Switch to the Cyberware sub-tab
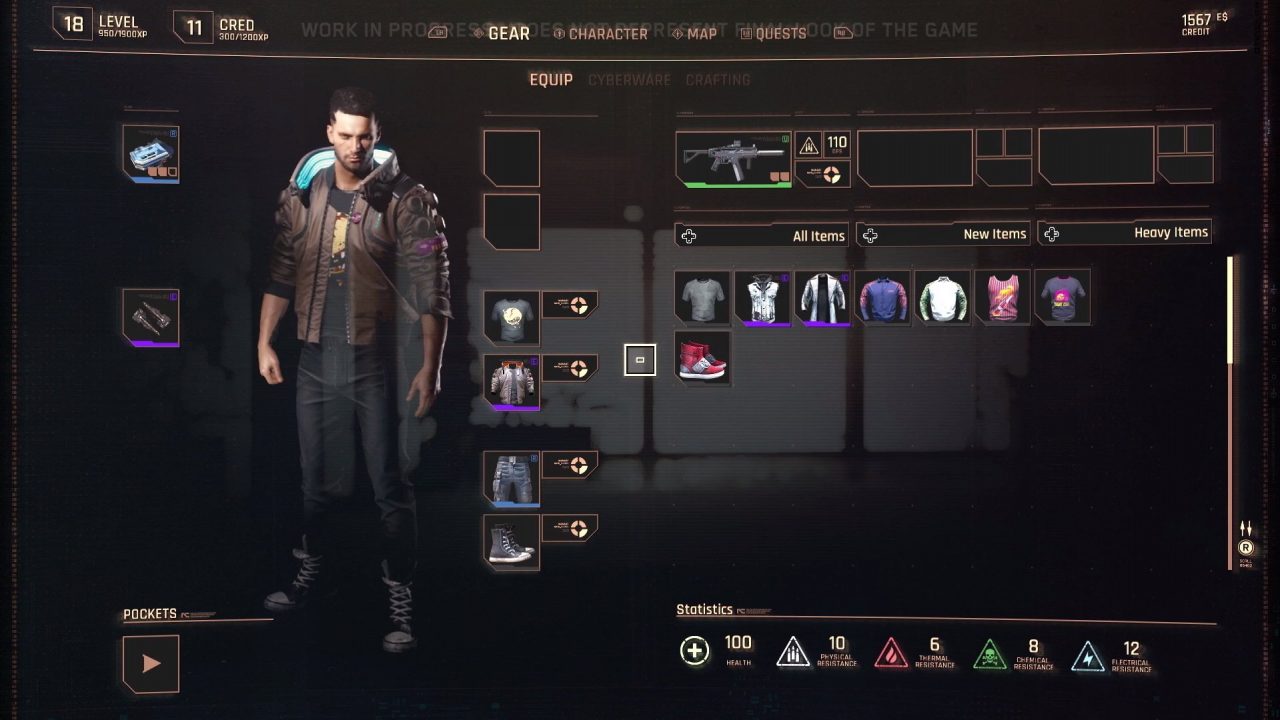The image size is (1280, 720). pyautogui.click(x=629, y=80)
